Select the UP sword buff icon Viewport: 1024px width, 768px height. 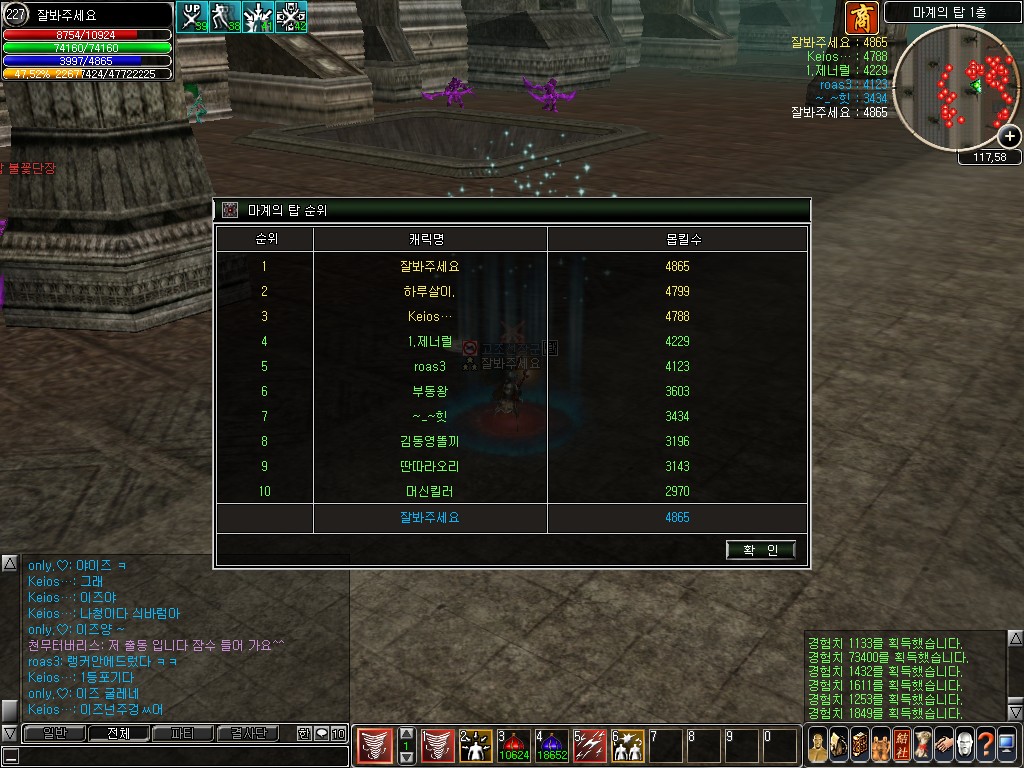click(191, 17)
